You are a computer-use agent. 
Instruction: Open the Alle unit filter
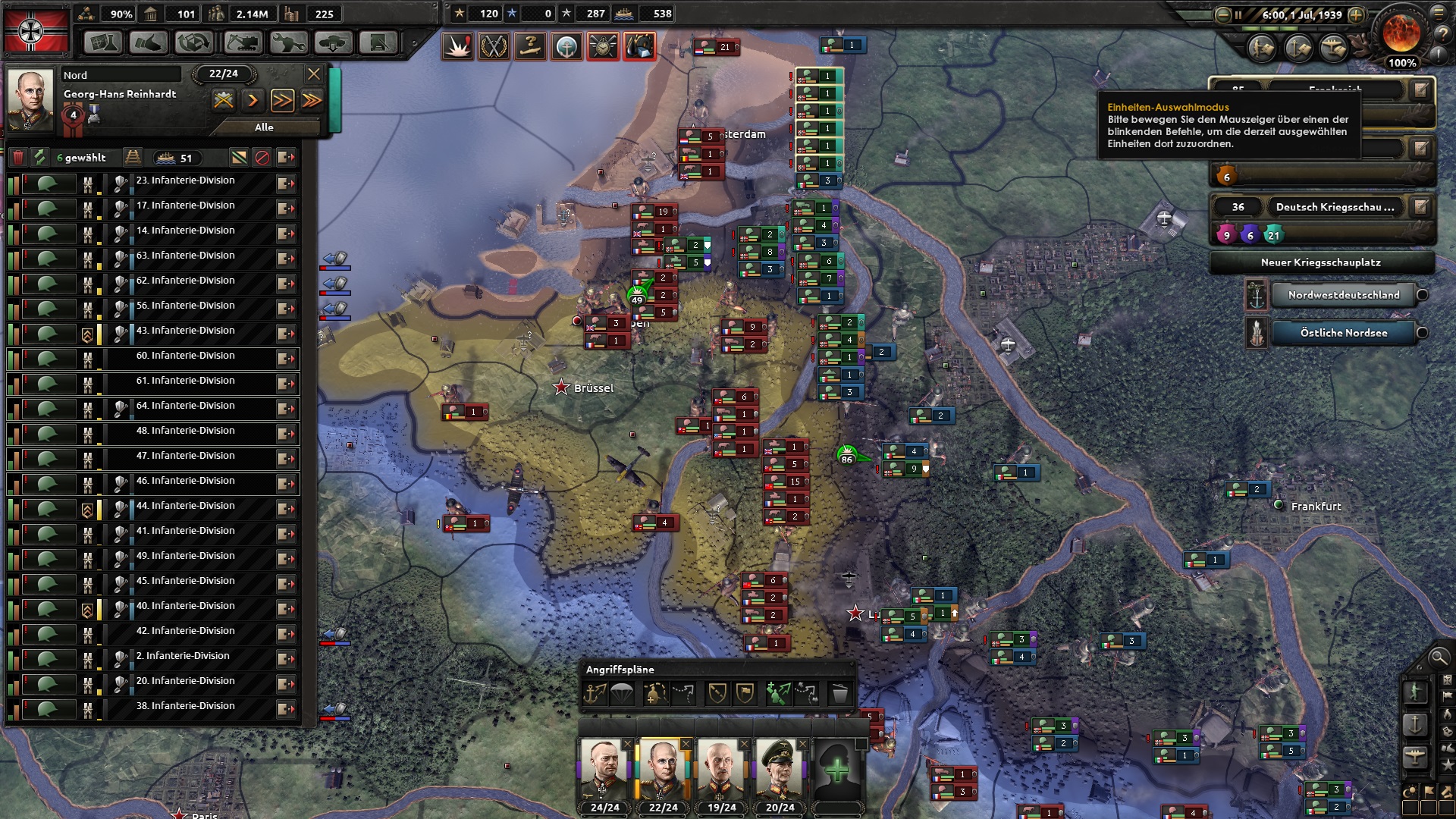click(263, 127)
